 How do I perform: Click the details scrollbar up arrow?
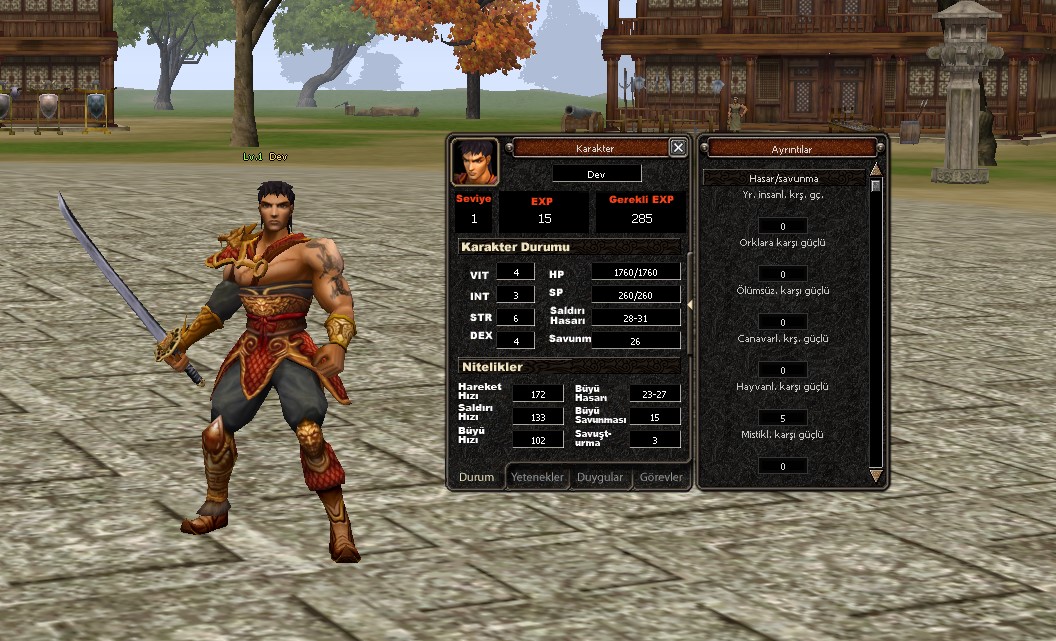(x=876, y=170)
